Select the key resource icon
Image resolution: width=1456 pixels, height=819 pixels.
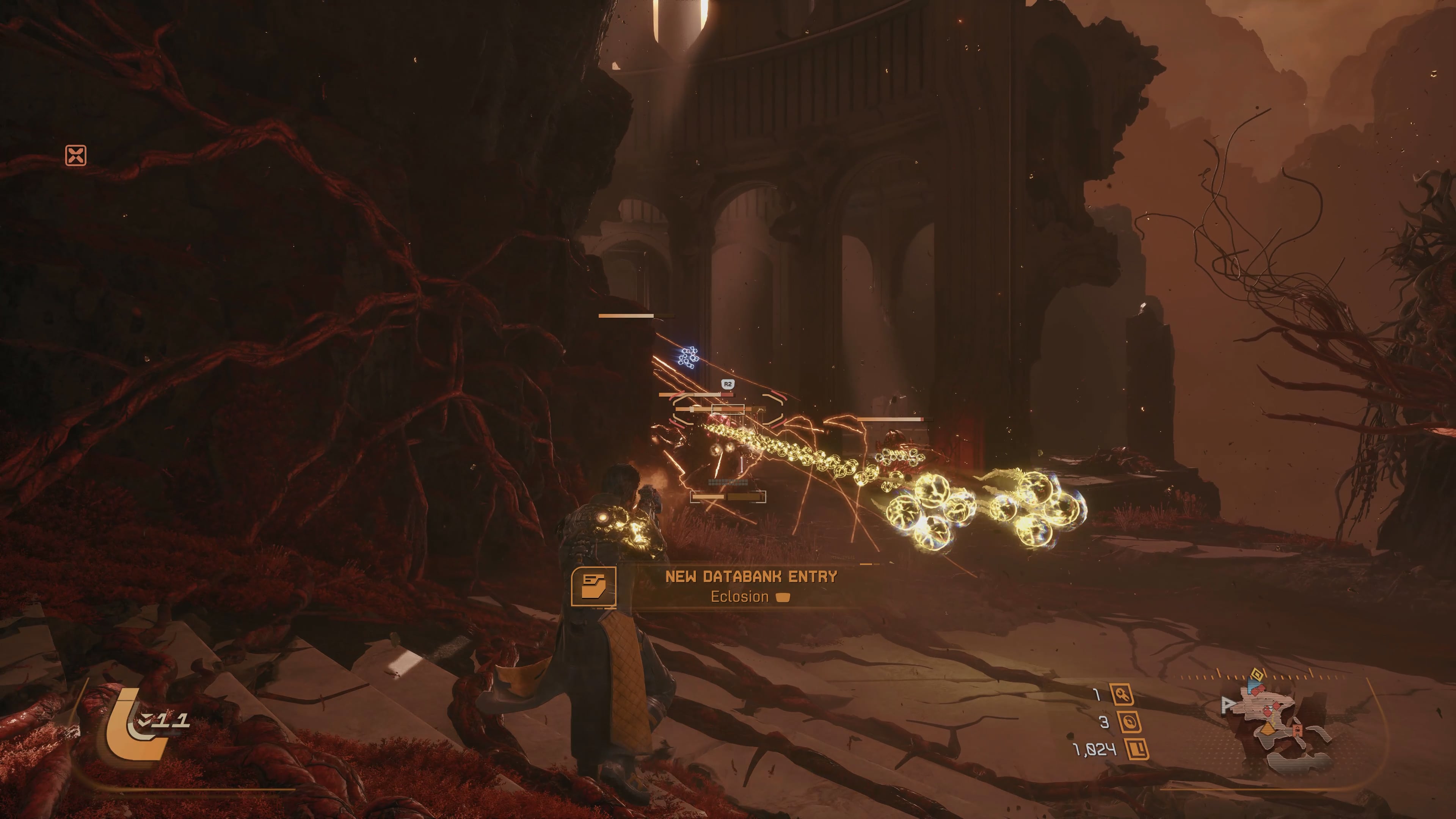coord(1122,695)
